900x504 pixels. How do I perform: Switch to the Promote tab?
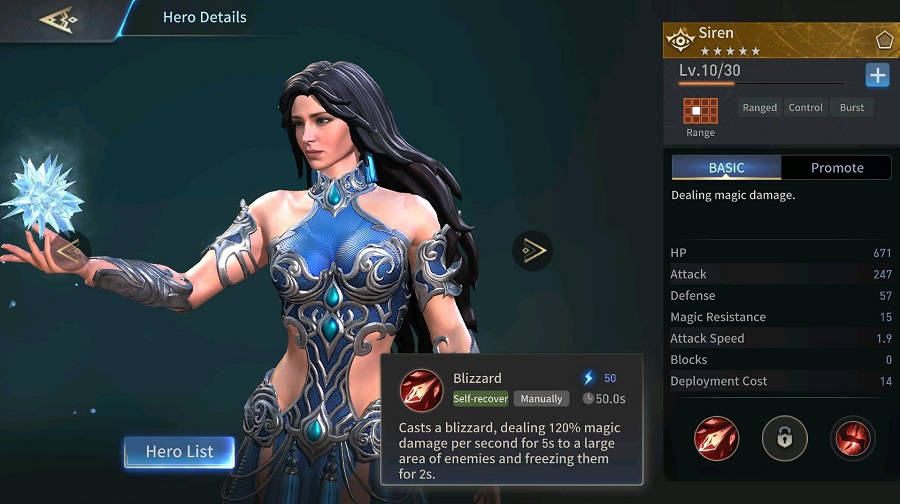tap(836, 167)
